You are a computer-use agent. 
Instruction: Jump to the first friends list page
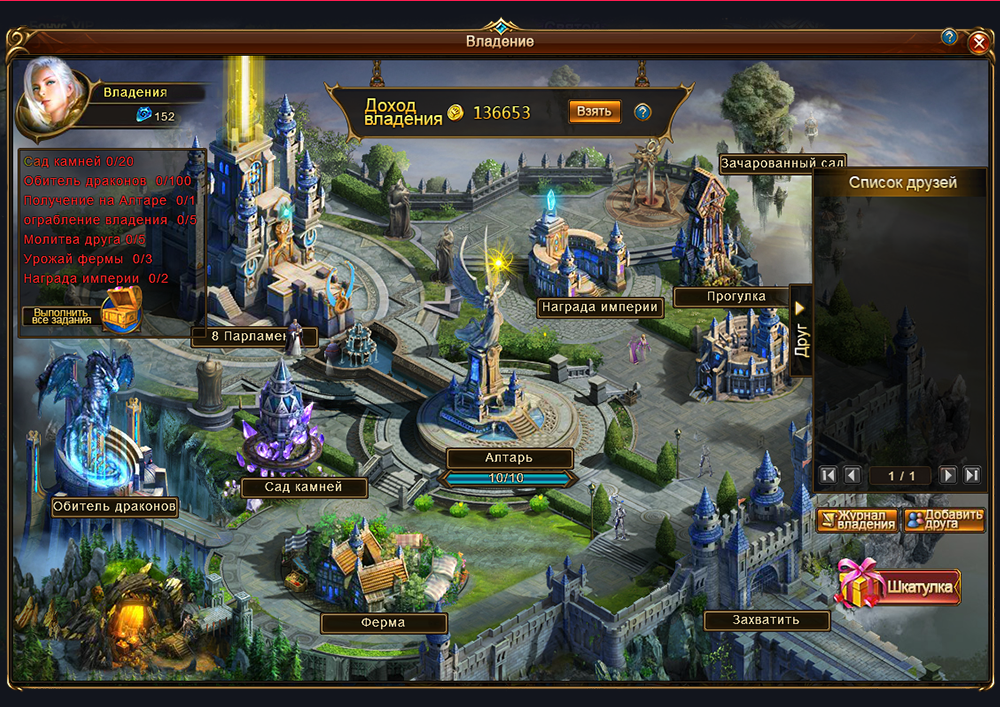827,475
